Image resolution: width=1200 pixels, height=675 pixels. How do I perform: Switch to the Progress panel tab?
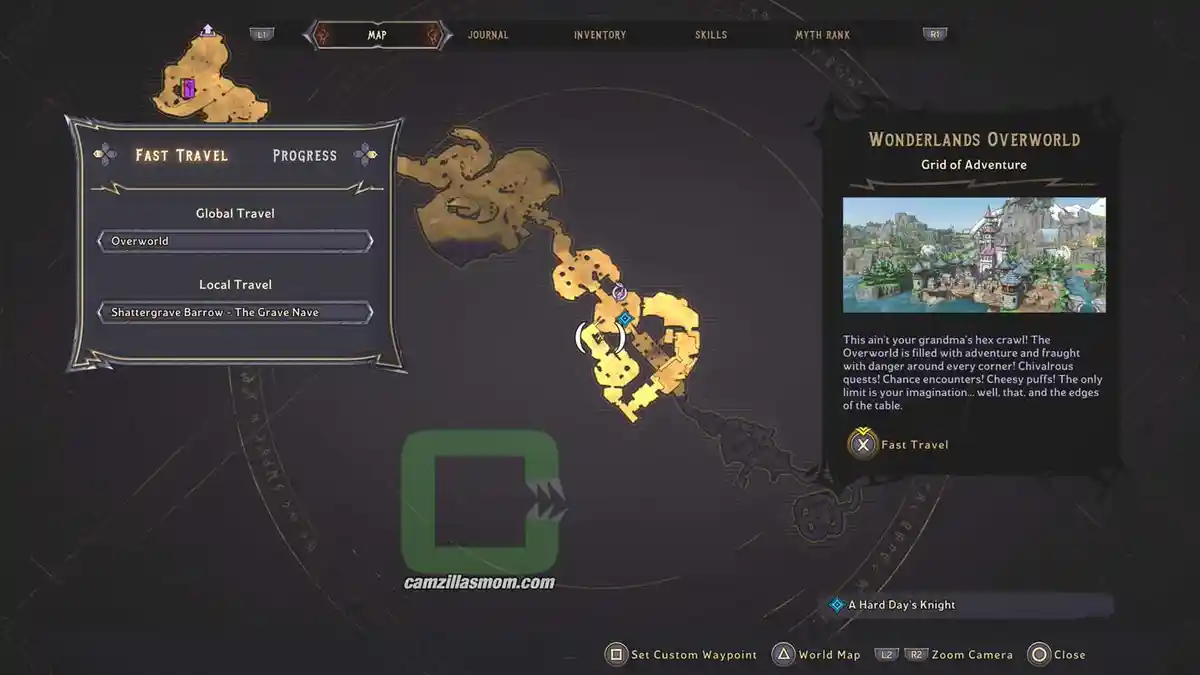(305, 155)
